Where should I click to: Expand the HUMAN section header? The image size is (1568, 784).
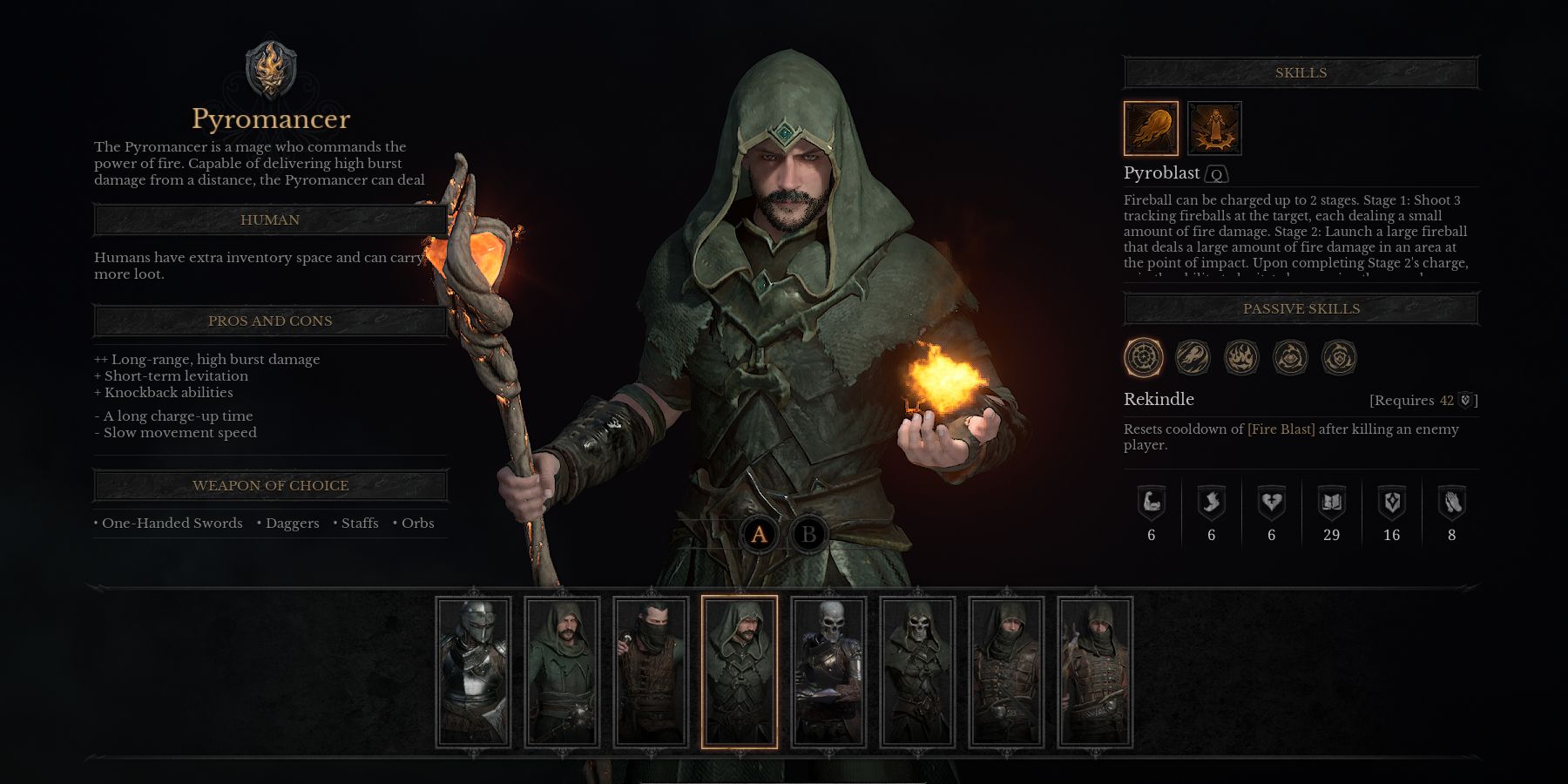pos(270,220)
